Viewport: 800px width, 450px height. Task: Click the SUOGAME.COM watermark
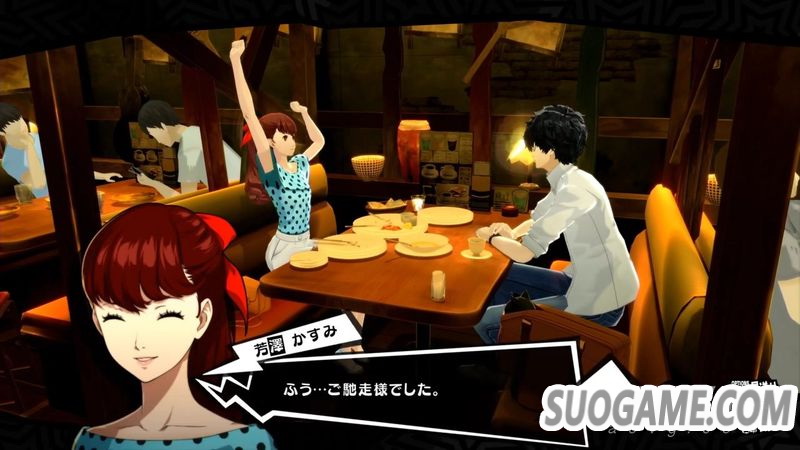[668, 407]
